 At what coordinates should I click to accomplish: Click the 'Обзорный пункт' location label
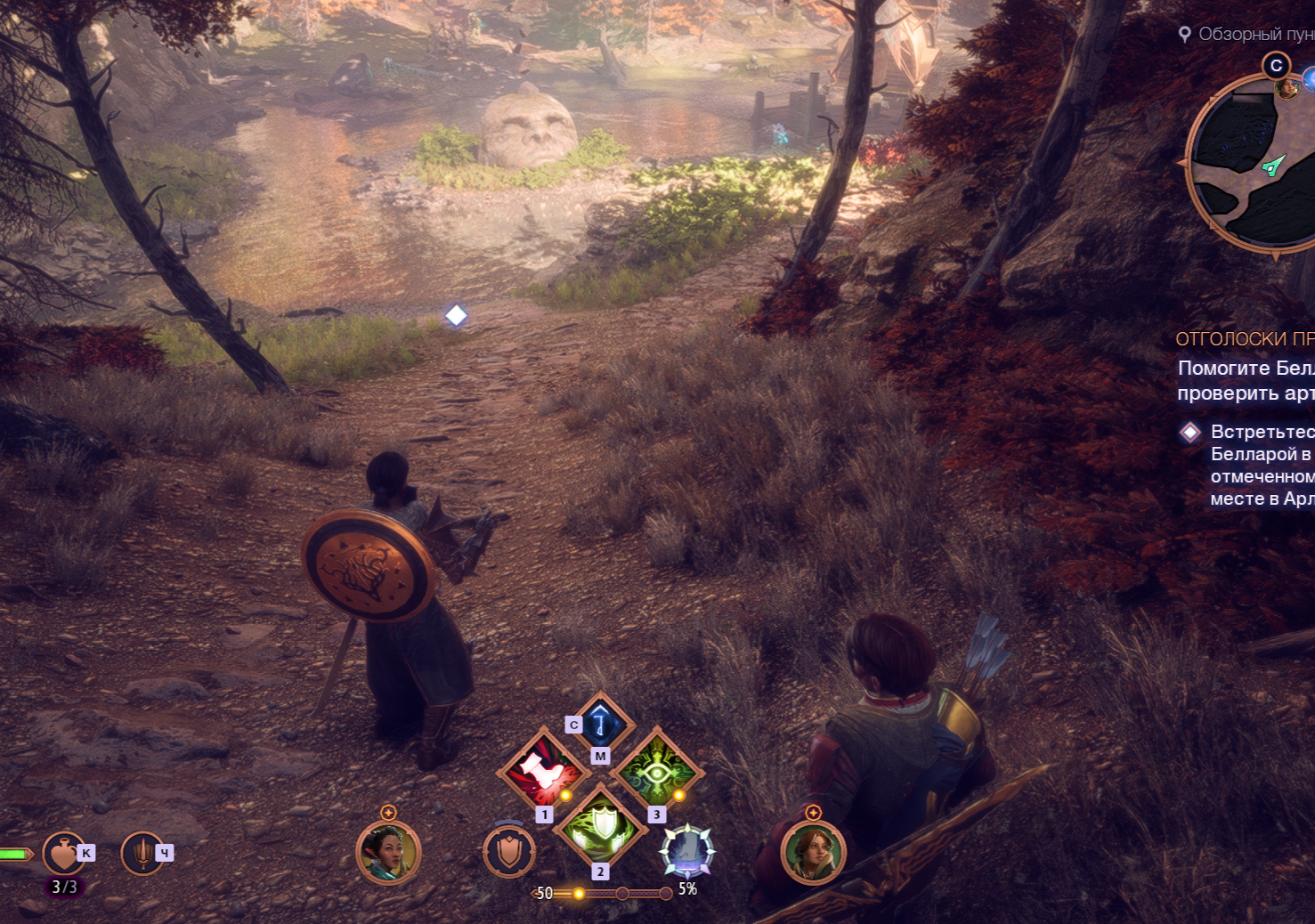click(1254, 34)
